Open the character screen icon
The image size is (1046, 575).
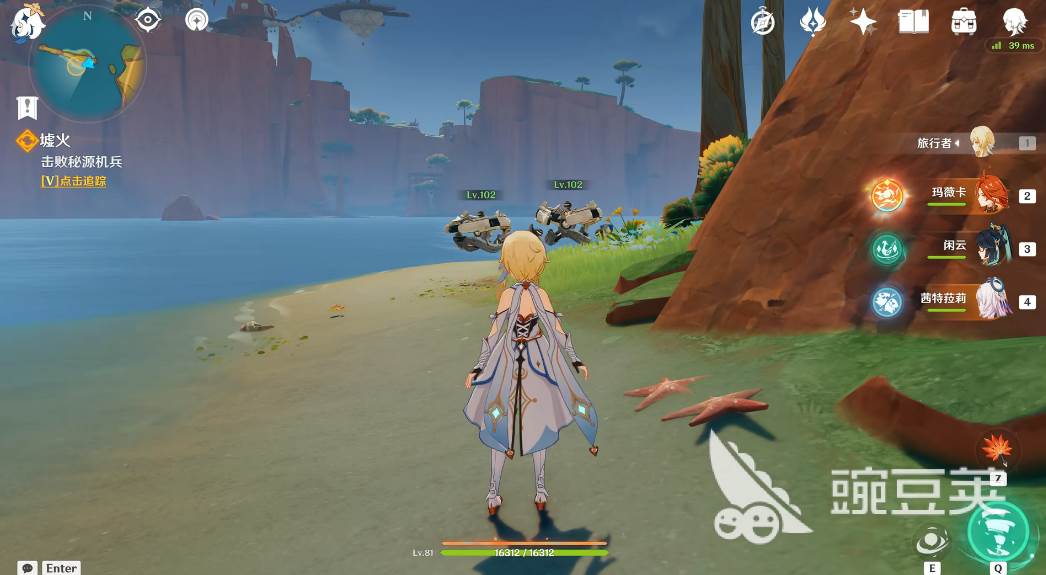coord(1014,21)
